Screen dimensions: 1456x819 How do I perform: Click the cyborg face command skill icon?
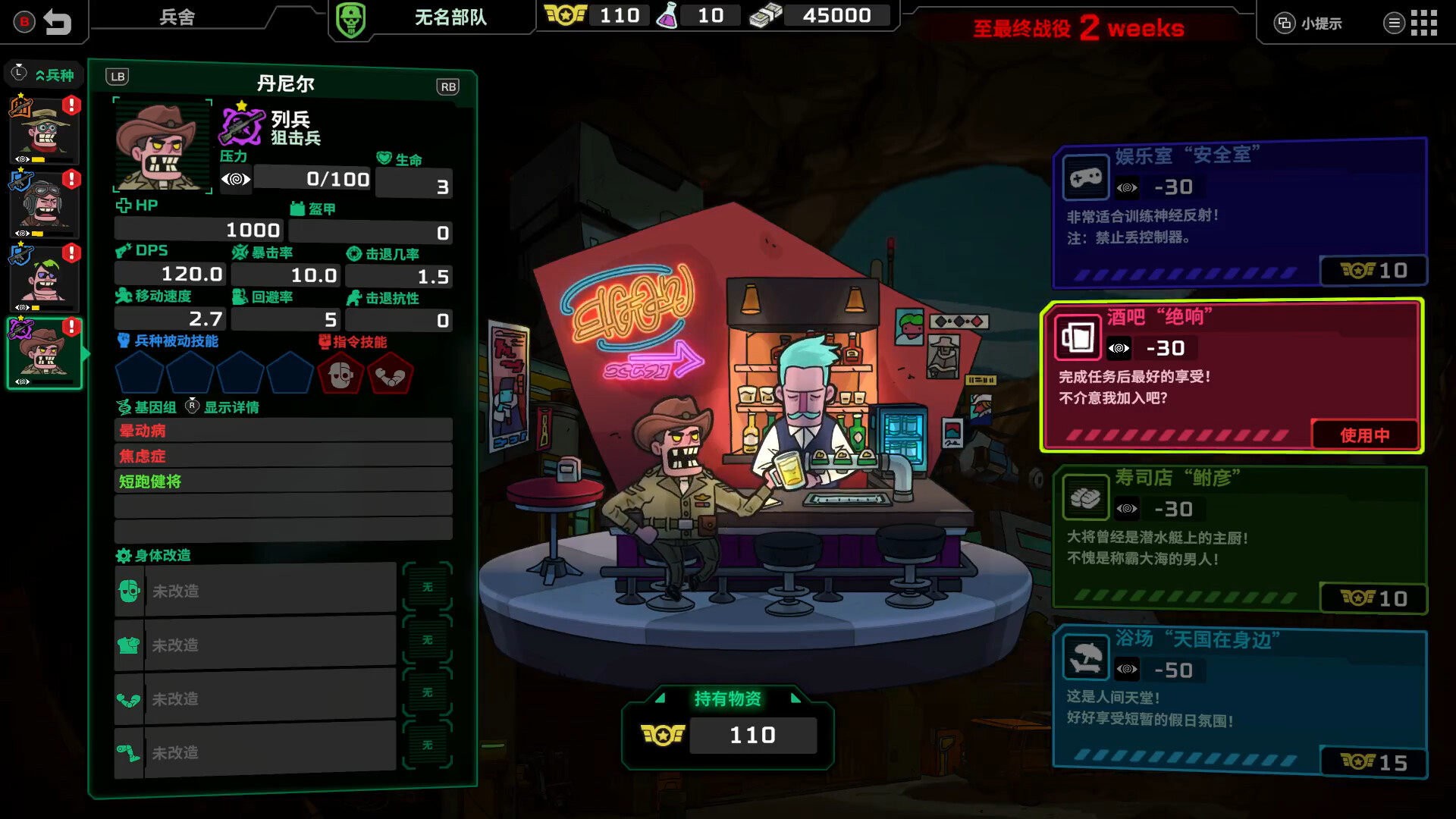[342, 373]
